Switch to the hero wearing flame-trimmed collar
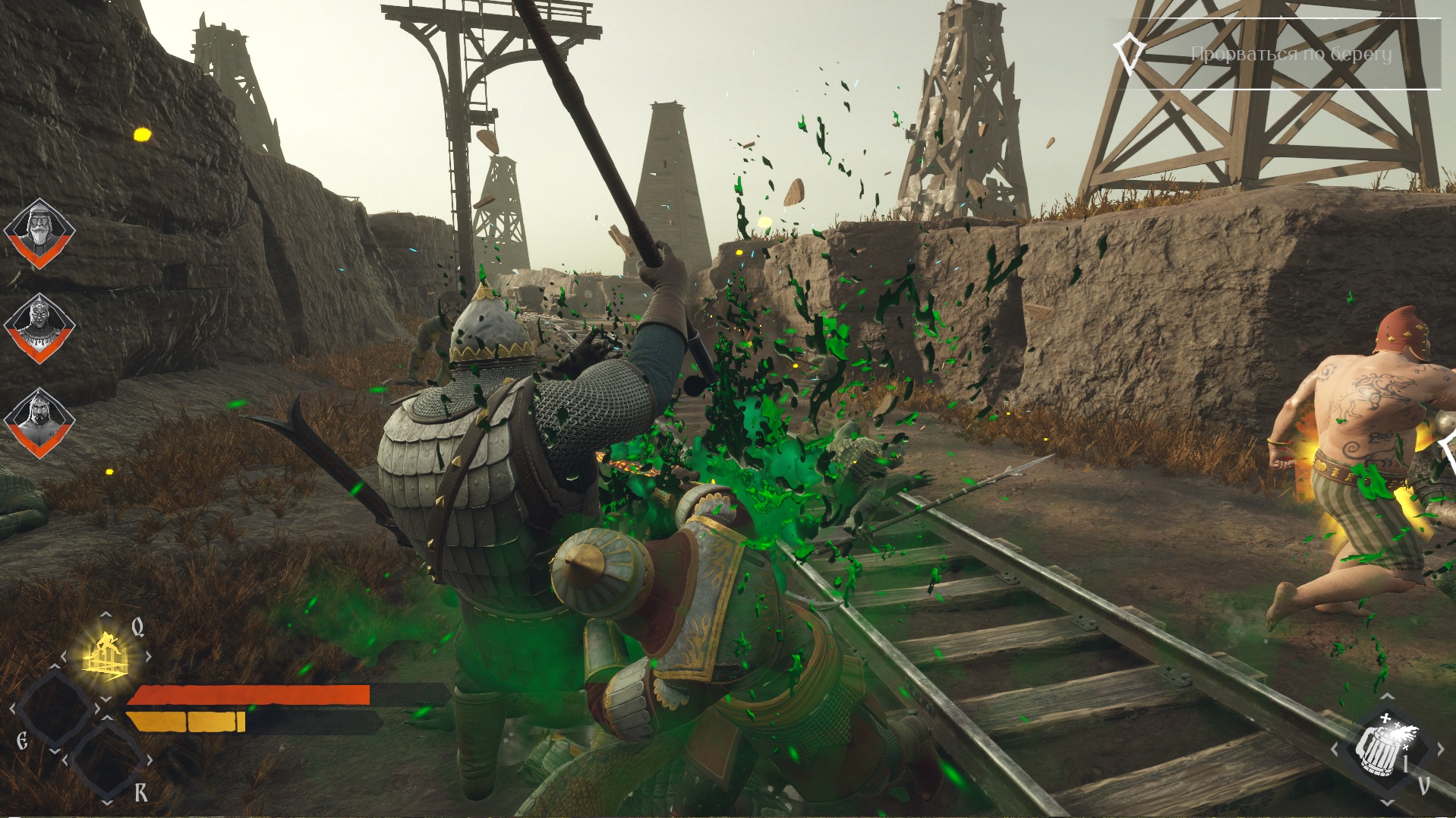1456x818 pixels. coord(39,327)
